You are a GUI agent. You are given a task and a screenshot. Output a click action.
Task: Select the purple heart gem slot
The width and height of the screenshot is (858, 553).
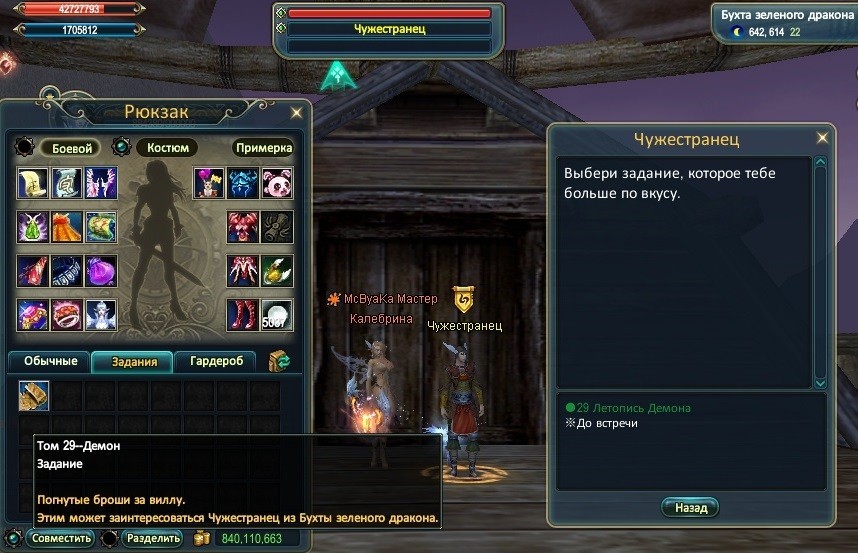point(101,271)
